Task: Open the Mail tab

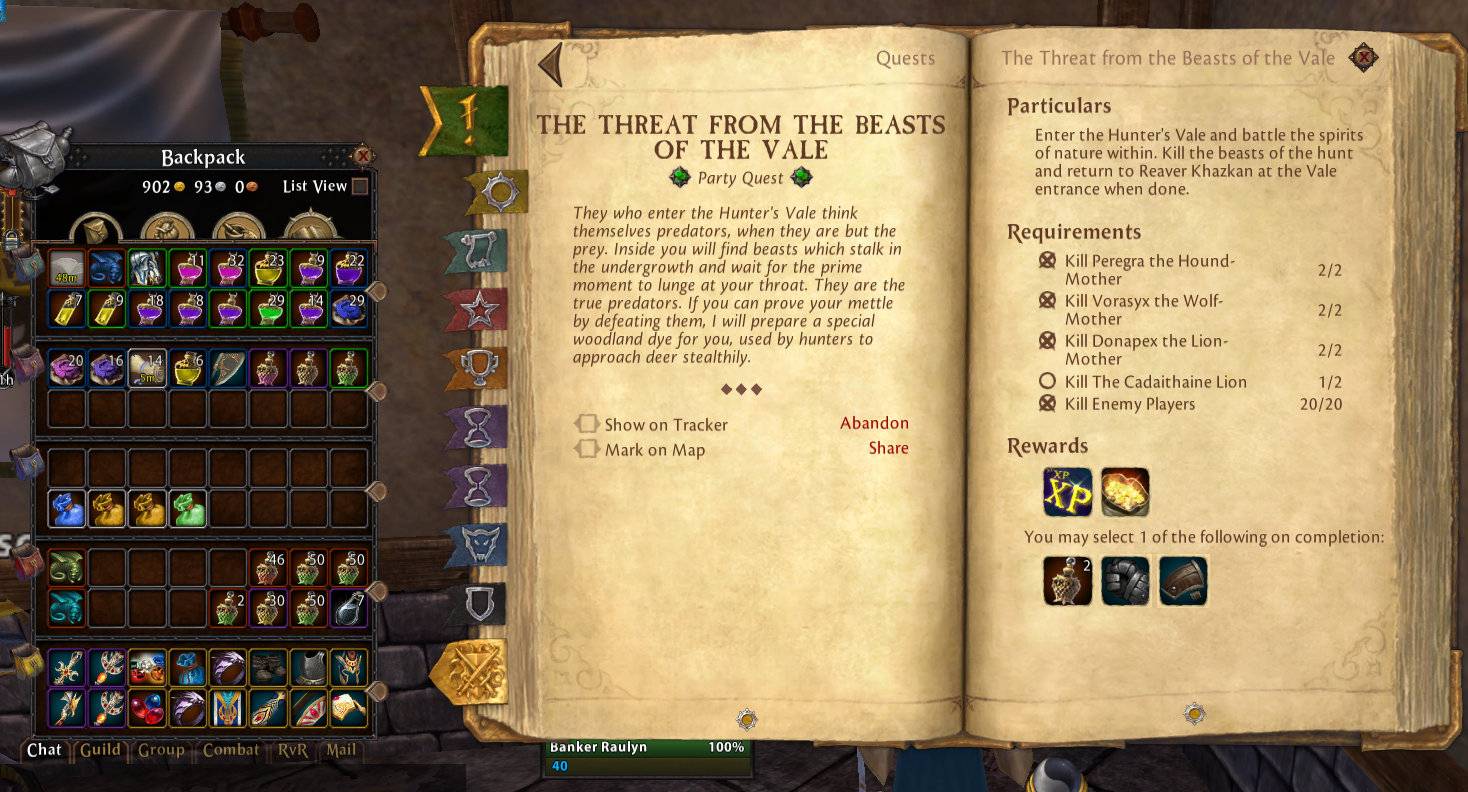Action: [x=341, y=750]
